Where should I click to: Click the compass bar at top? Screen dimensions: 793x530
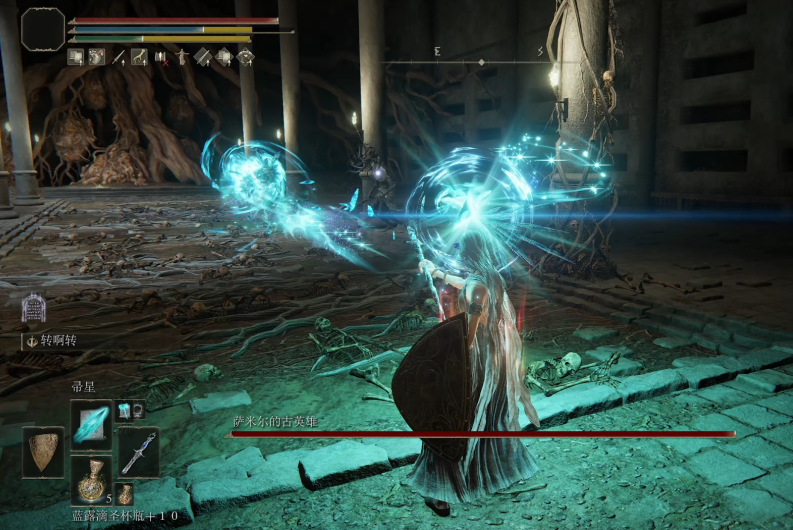481,61
